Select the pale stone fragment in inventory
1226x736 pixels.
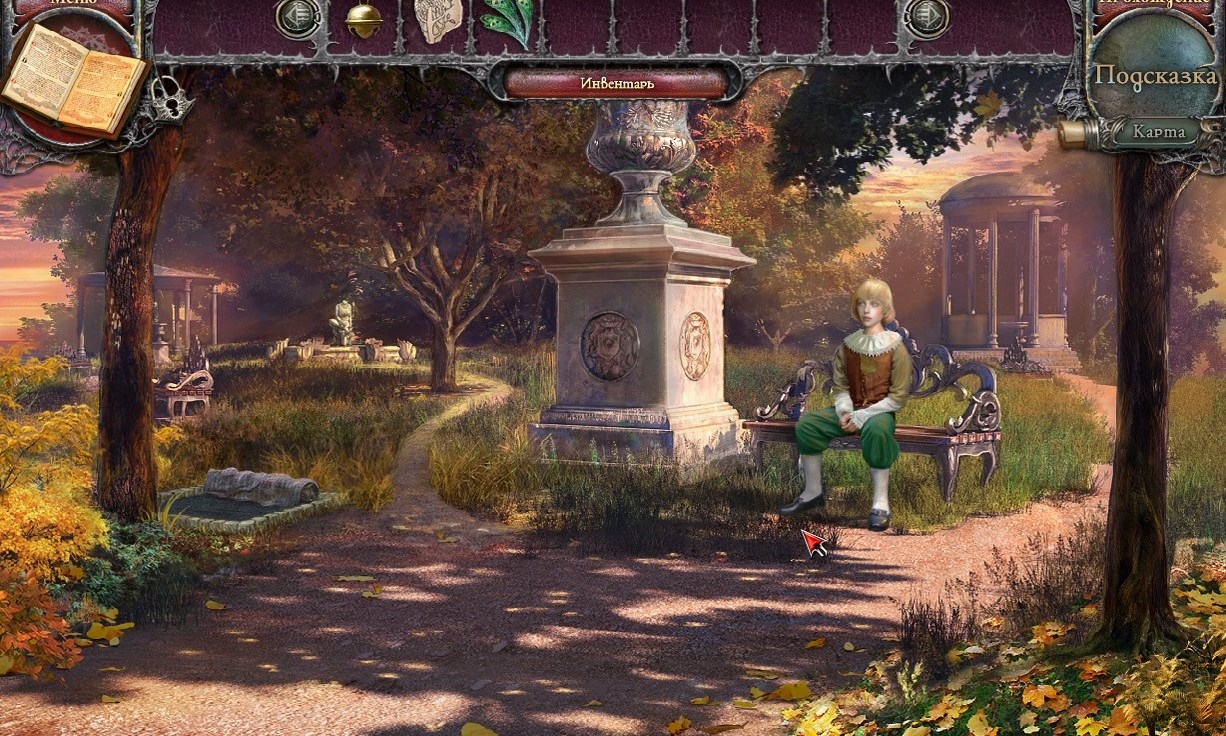[x=438, y=20]
